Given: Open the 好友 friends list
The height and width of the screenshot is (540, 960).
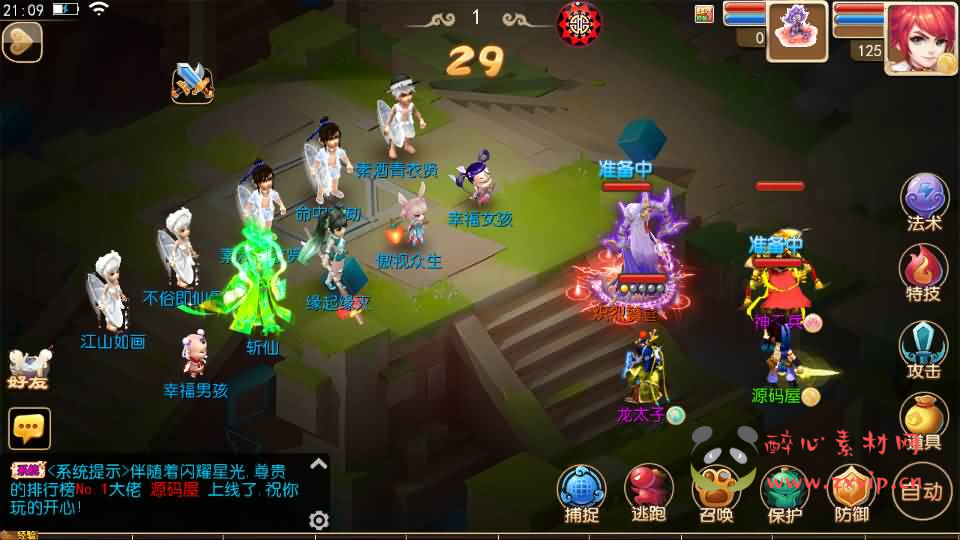Looking at the screenshot, I should pos(28,368).
